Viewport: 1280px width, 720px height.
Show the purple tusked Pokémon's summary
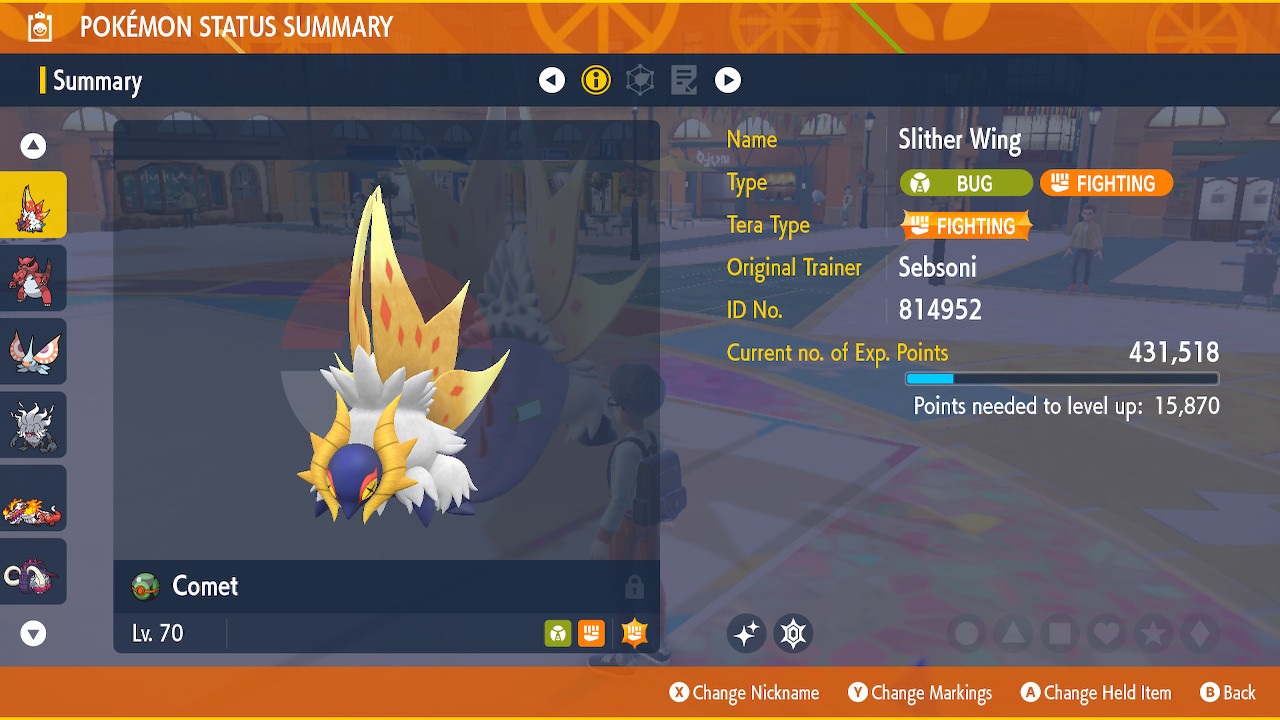click(33, 571)
